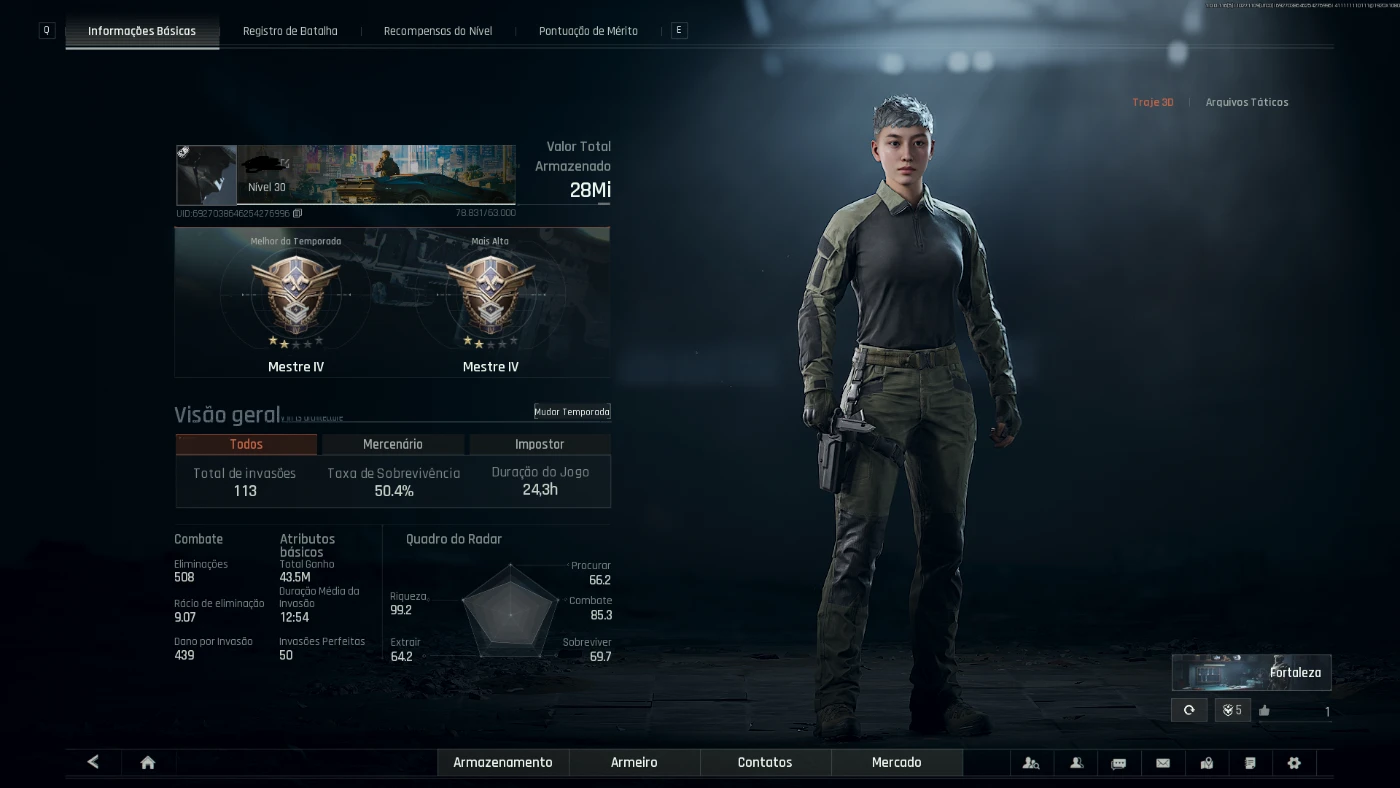This screenshot has height=788, width=1400.
Task: Copy the UID with the copy icon
Action: coord(298,213)
